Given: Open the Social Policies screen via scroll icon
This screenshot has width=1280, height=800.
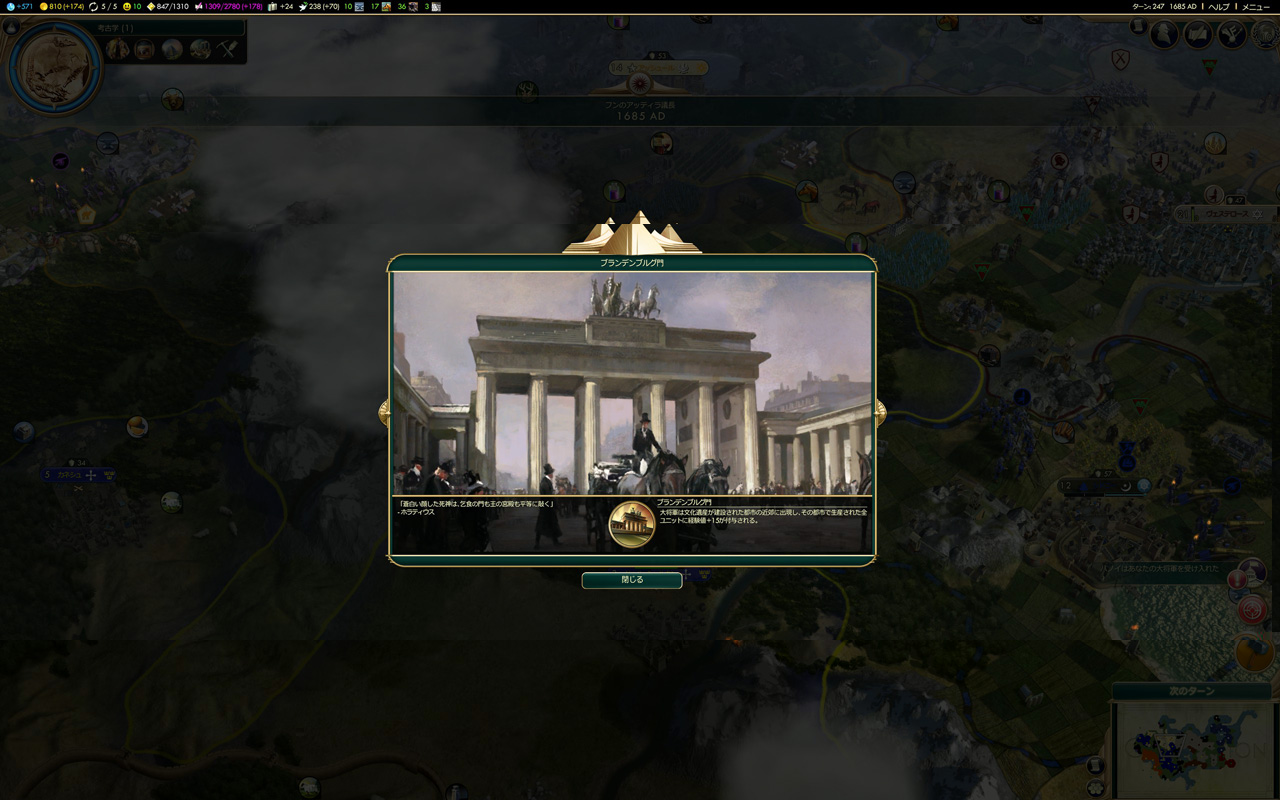Looking at the screenshot, I should (1138, 27).
